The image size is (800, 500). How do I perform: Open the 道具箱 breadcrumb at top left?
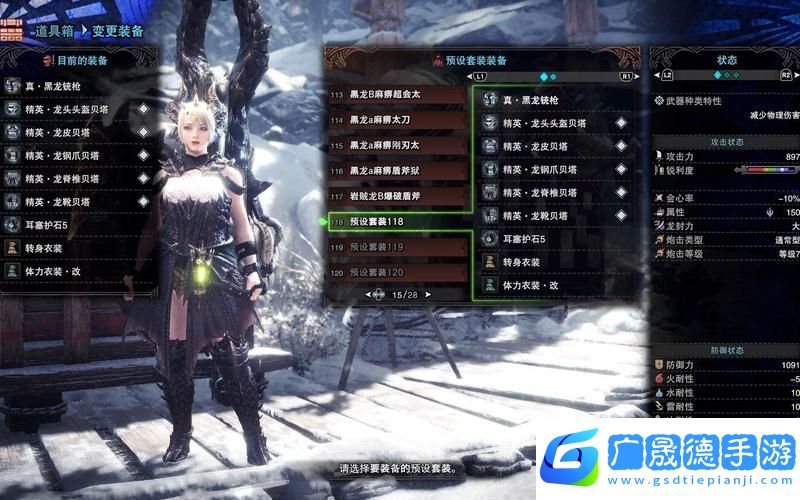tap(56, 31)
